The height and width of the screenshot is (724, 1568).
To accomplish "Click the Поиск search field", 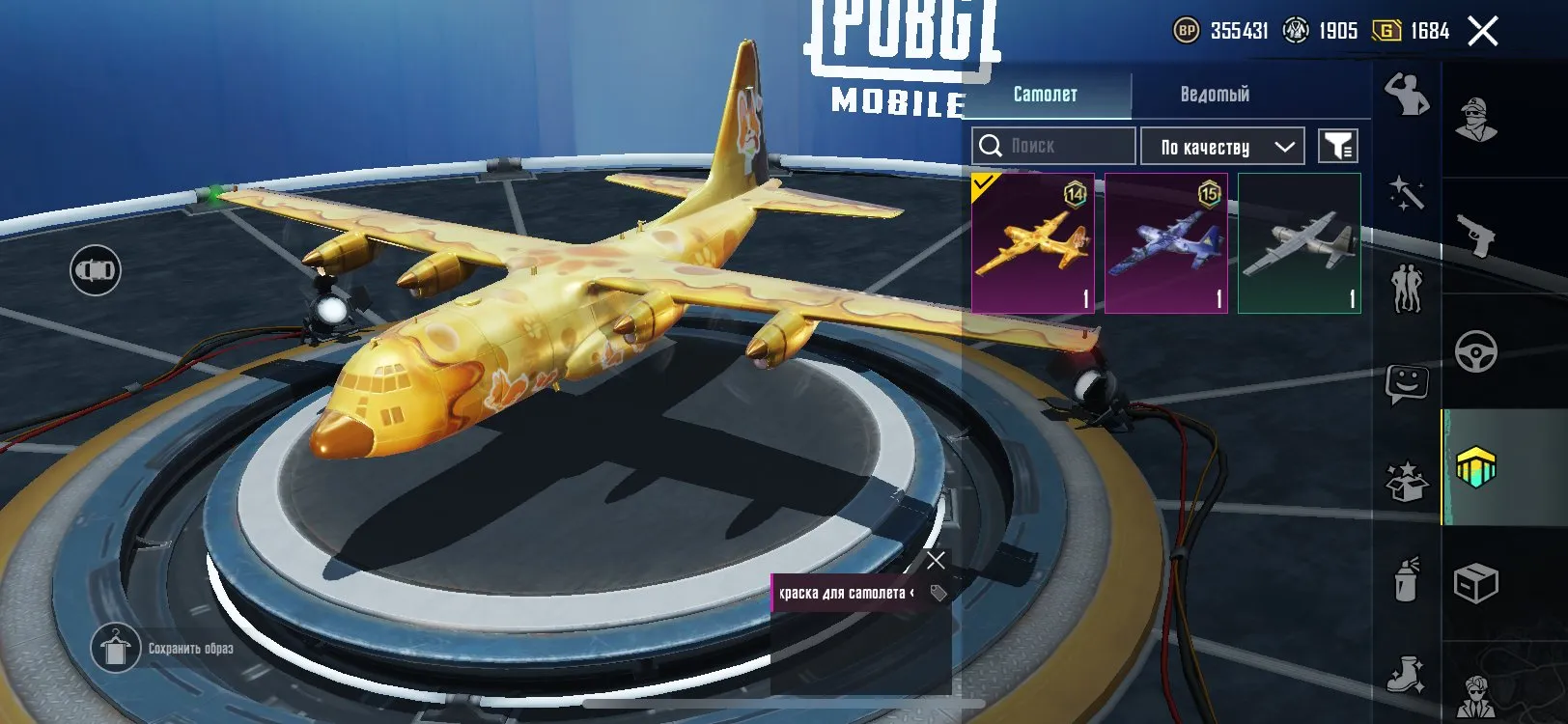I will click(x=1052, y=146).
